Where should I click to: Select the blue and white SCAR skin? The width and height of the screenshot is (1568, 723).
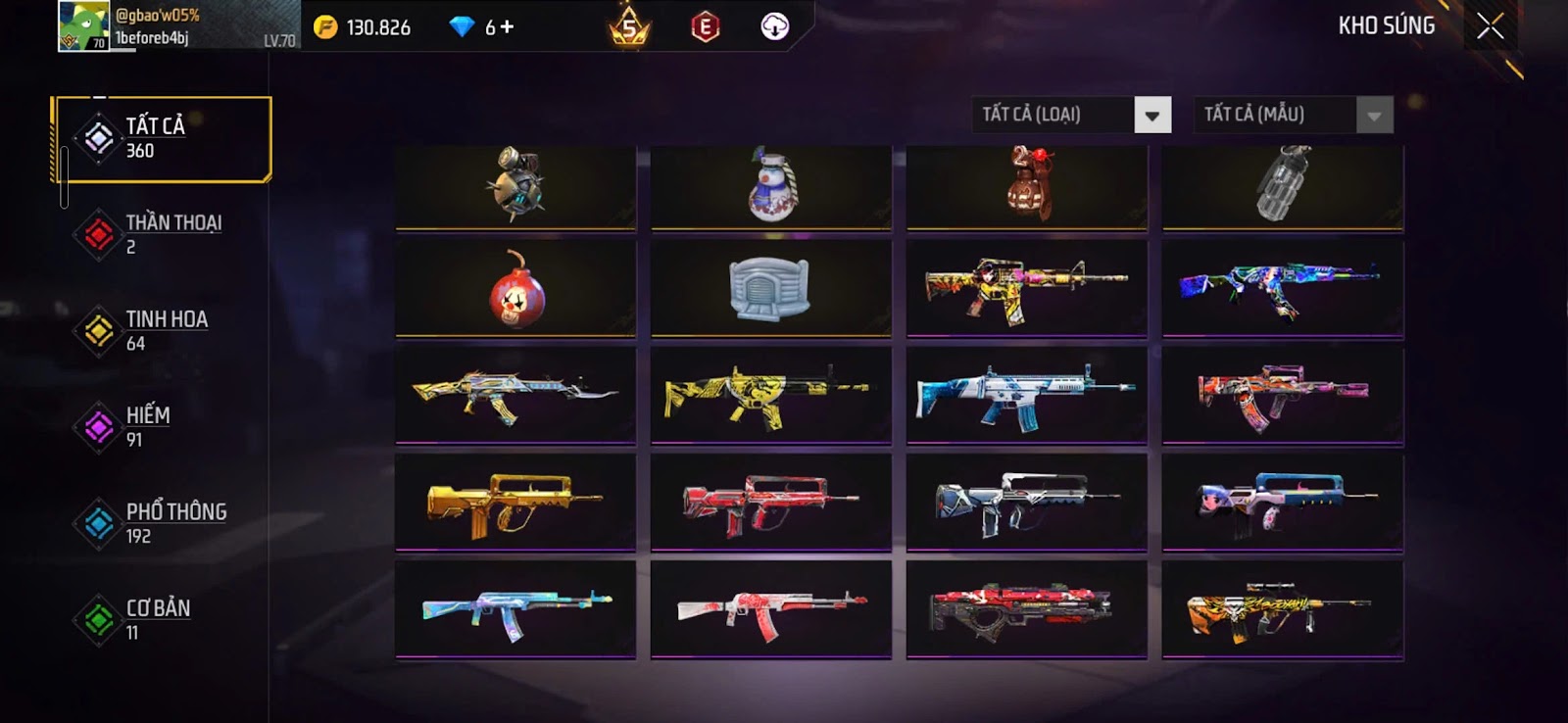(1026, 396)
